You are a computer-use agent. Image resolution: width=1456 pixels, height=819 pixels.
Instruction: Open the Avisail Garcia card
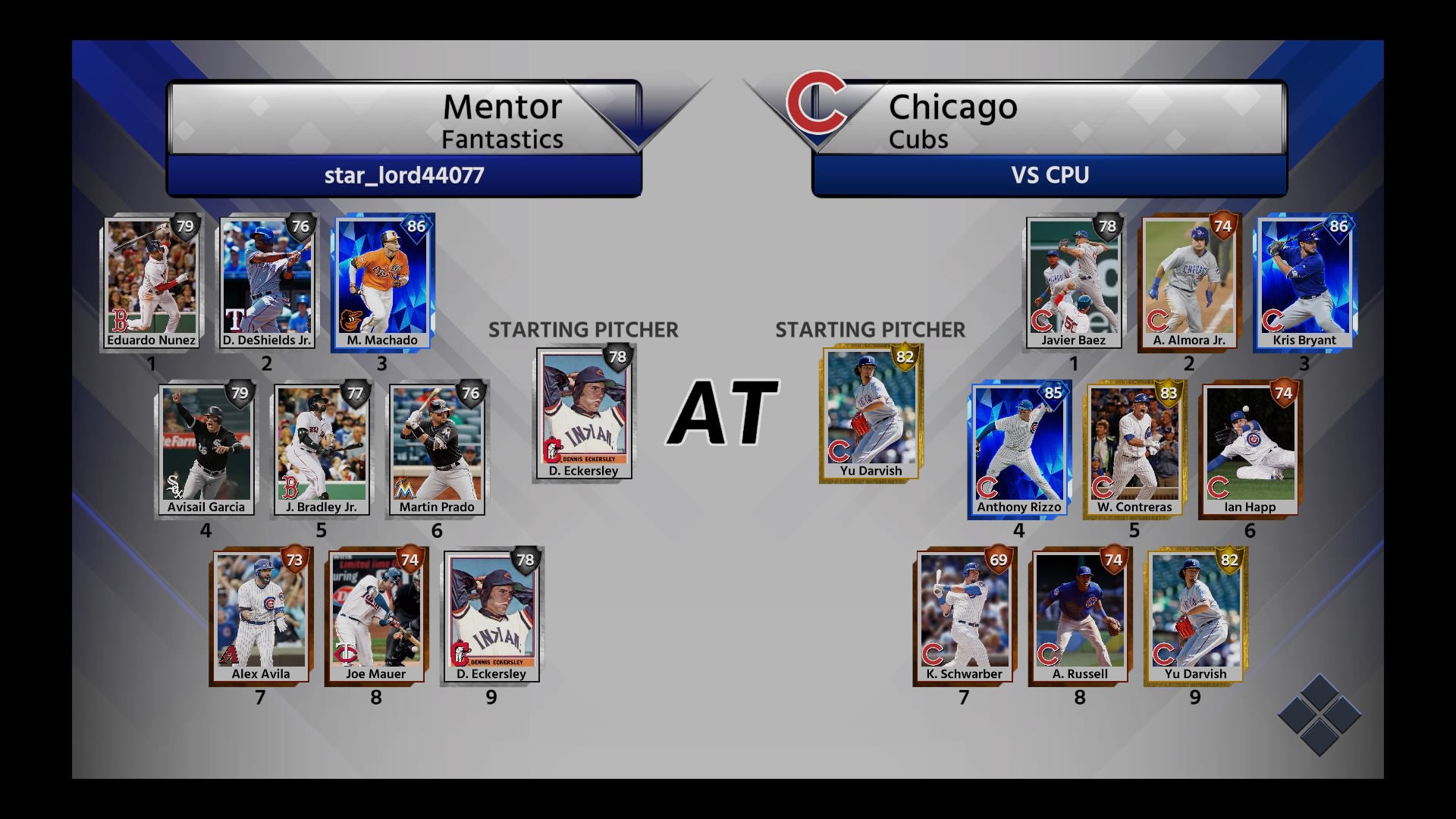[206, 450]
